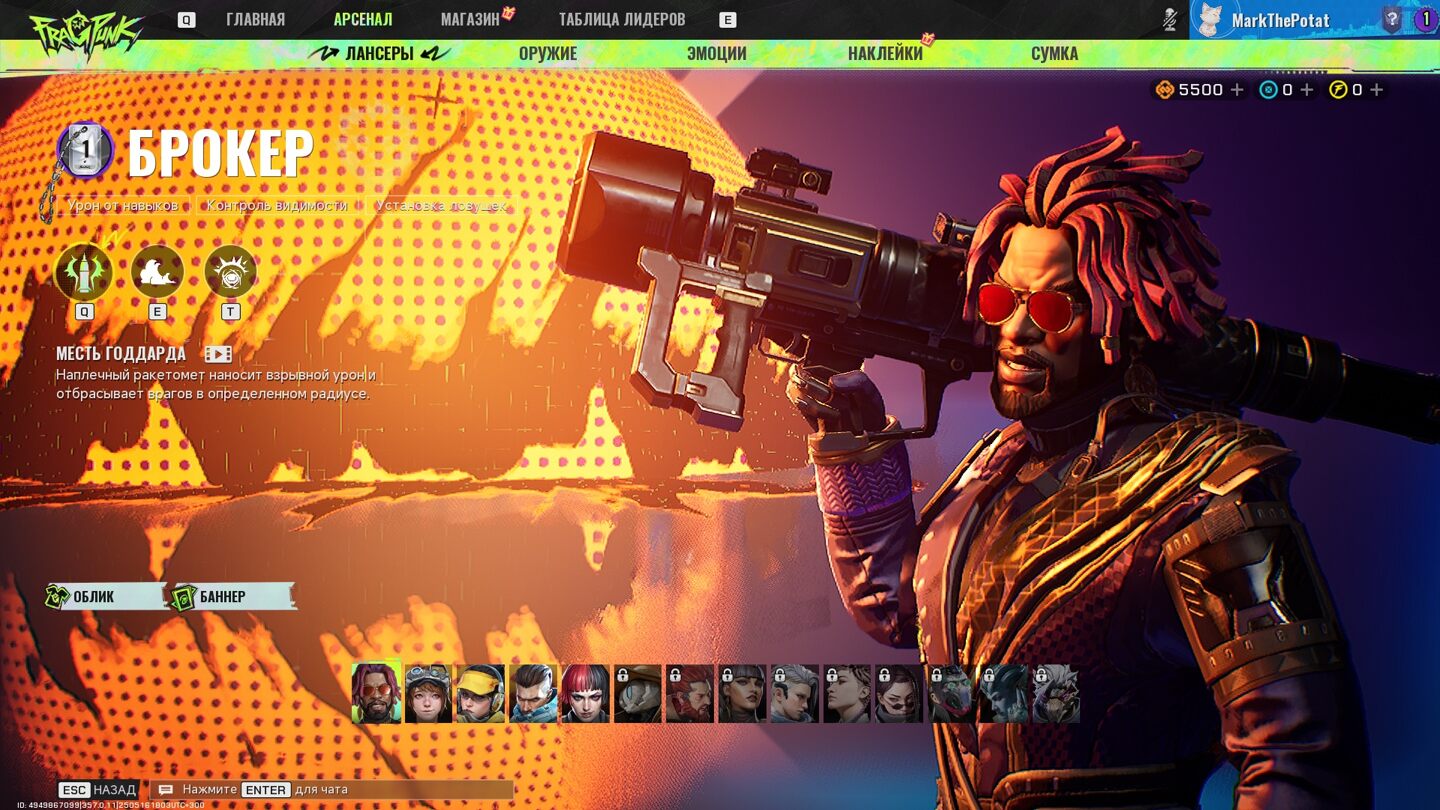Switch to the Наклейки subtab
Viewport: 1440px width, 810px height.
coord(885,54)
